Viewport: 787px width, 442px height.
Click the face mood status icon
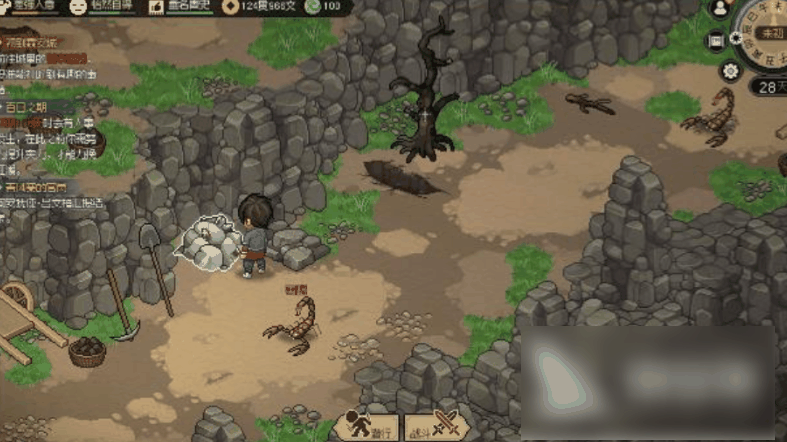coord(78,6)
